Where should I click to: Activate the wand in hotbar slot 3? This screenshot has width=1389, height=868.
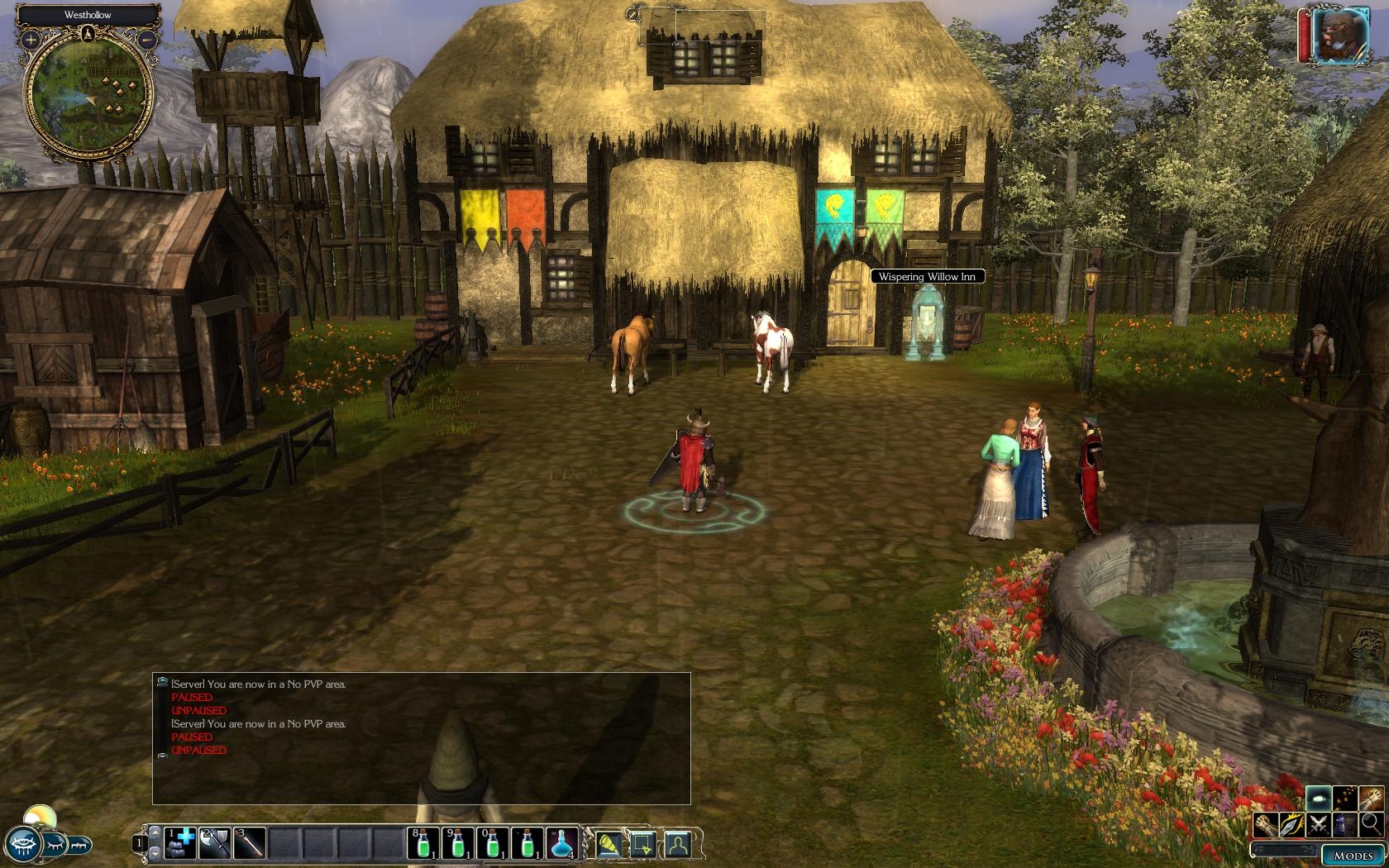(x=250, y=842)
